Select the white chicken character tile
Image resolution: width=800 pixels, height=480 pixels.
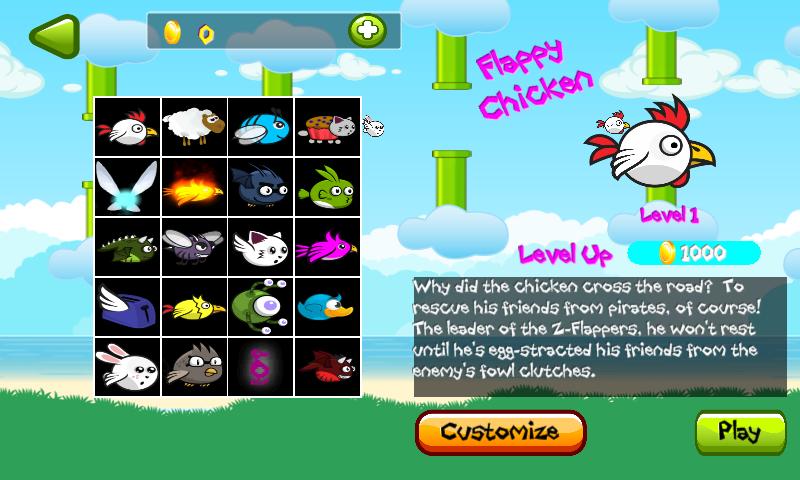[128, 127]
